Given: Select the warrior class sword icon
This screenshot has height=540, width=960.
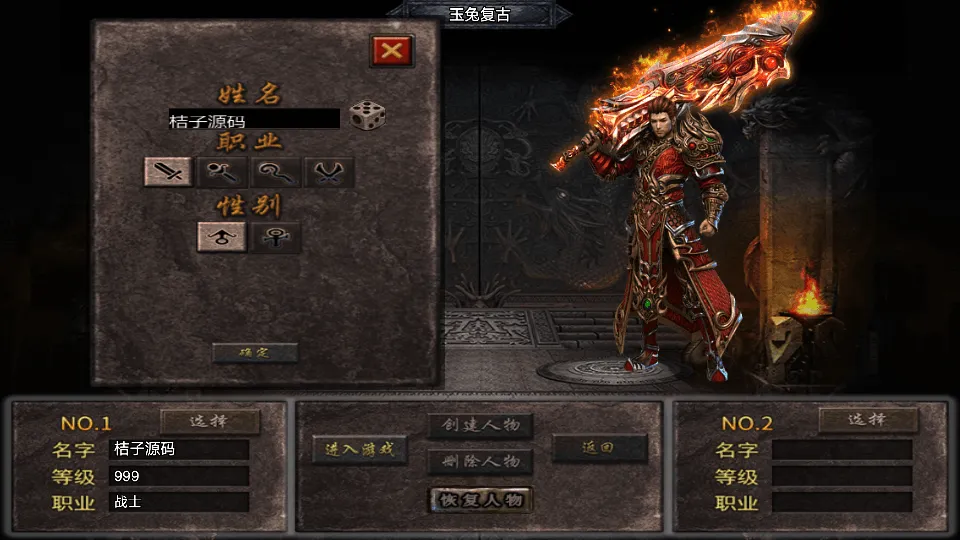Looking at the screenshot, I should [x=168, y=172].
